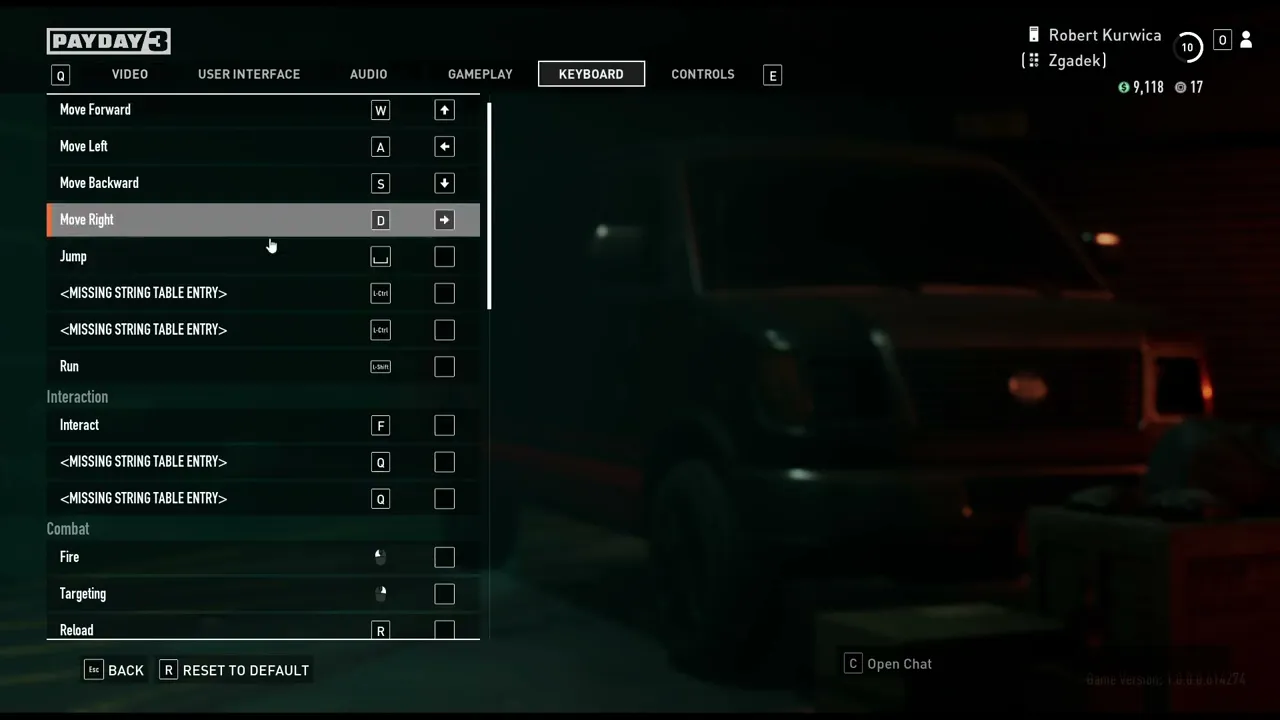Set a secondary key for Fire
Image resolution: width=1280 pixels, height=720 pixels.
(444, 558)
